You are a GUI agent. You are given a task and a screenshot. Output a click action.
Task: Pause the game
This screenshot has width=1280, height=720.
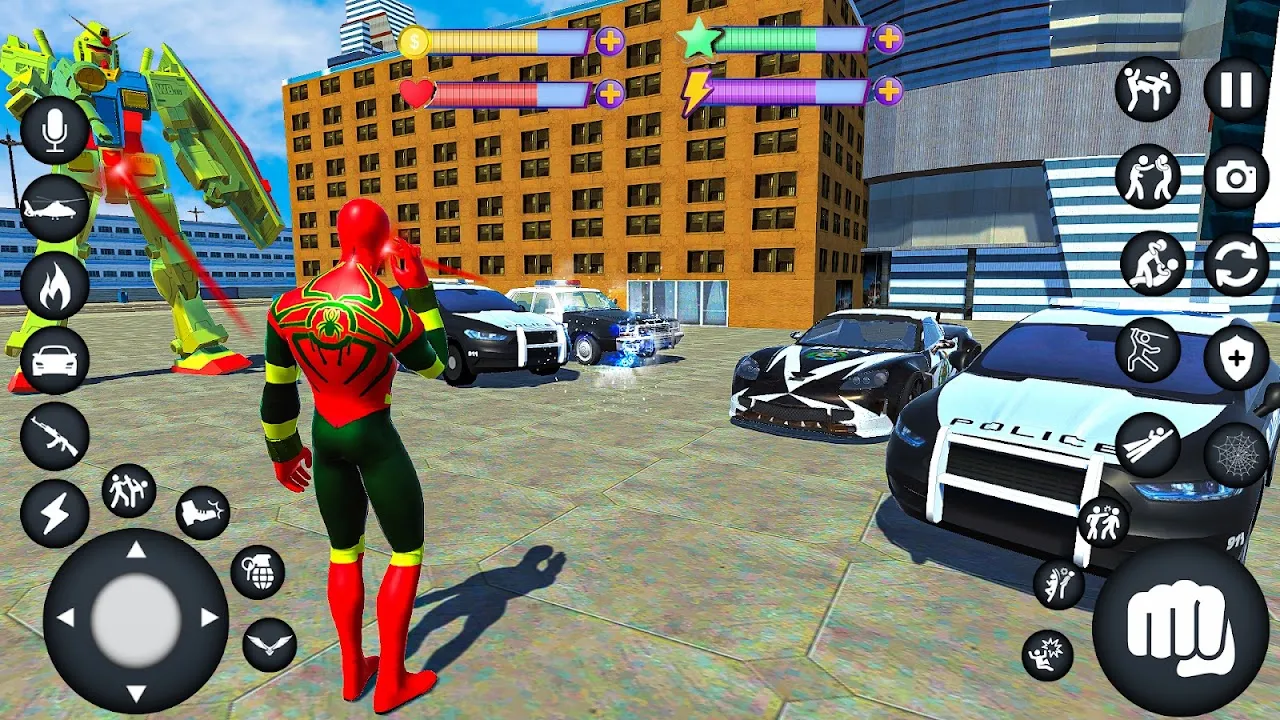click(x=1236, y=90)
